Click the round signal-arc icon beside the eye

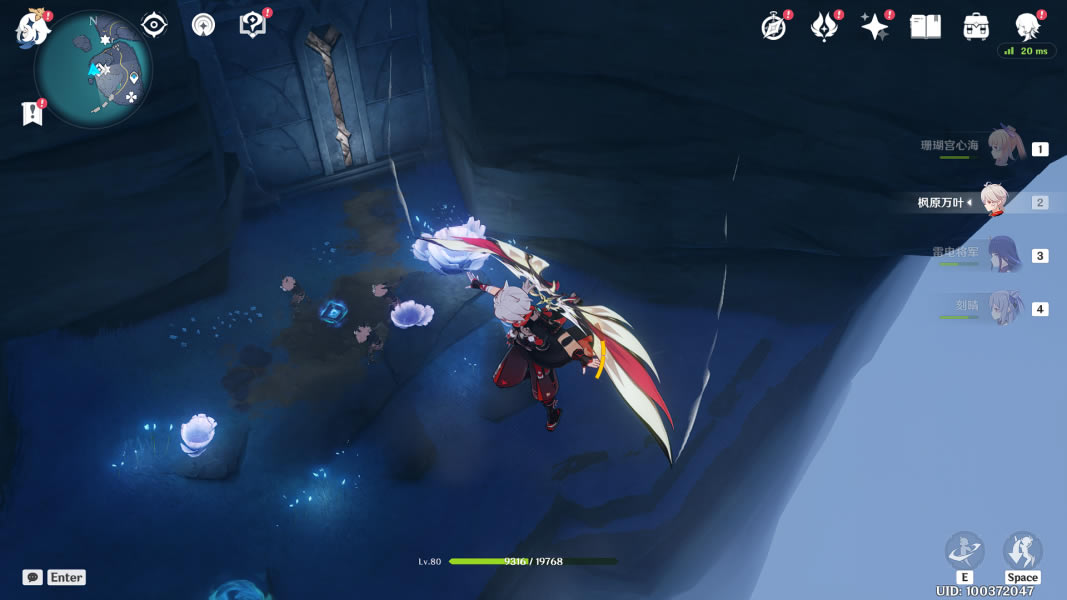click(203, 25)
